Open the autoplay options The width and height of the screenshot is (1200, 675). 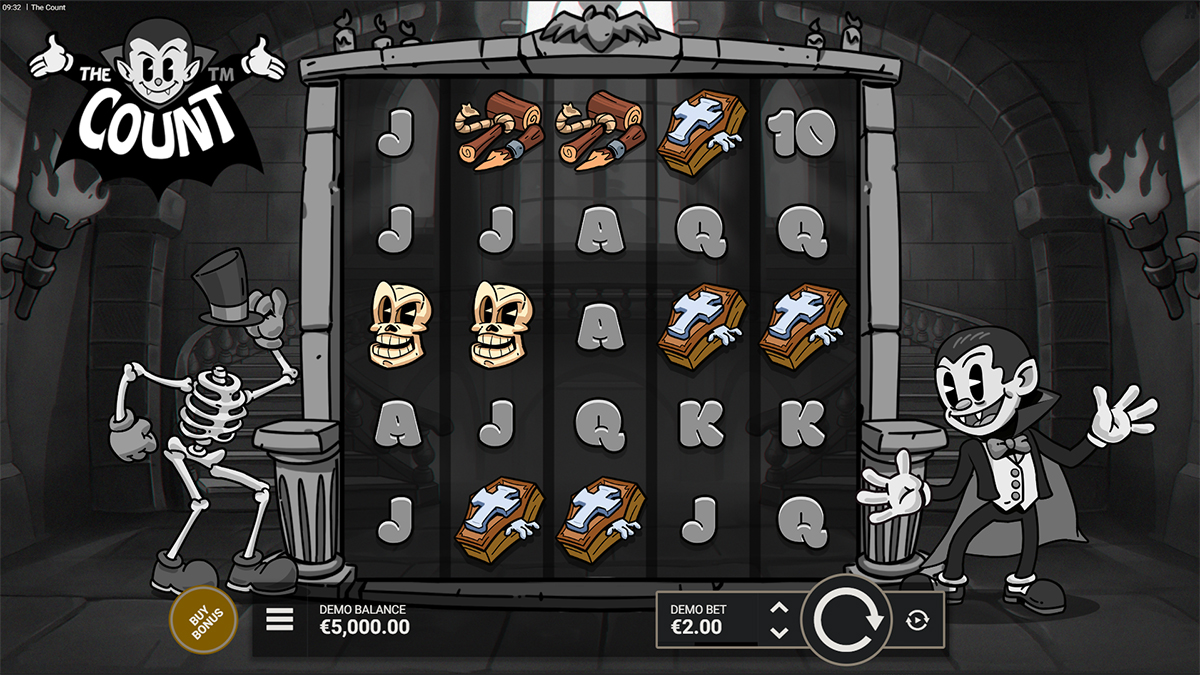point(917,621)
